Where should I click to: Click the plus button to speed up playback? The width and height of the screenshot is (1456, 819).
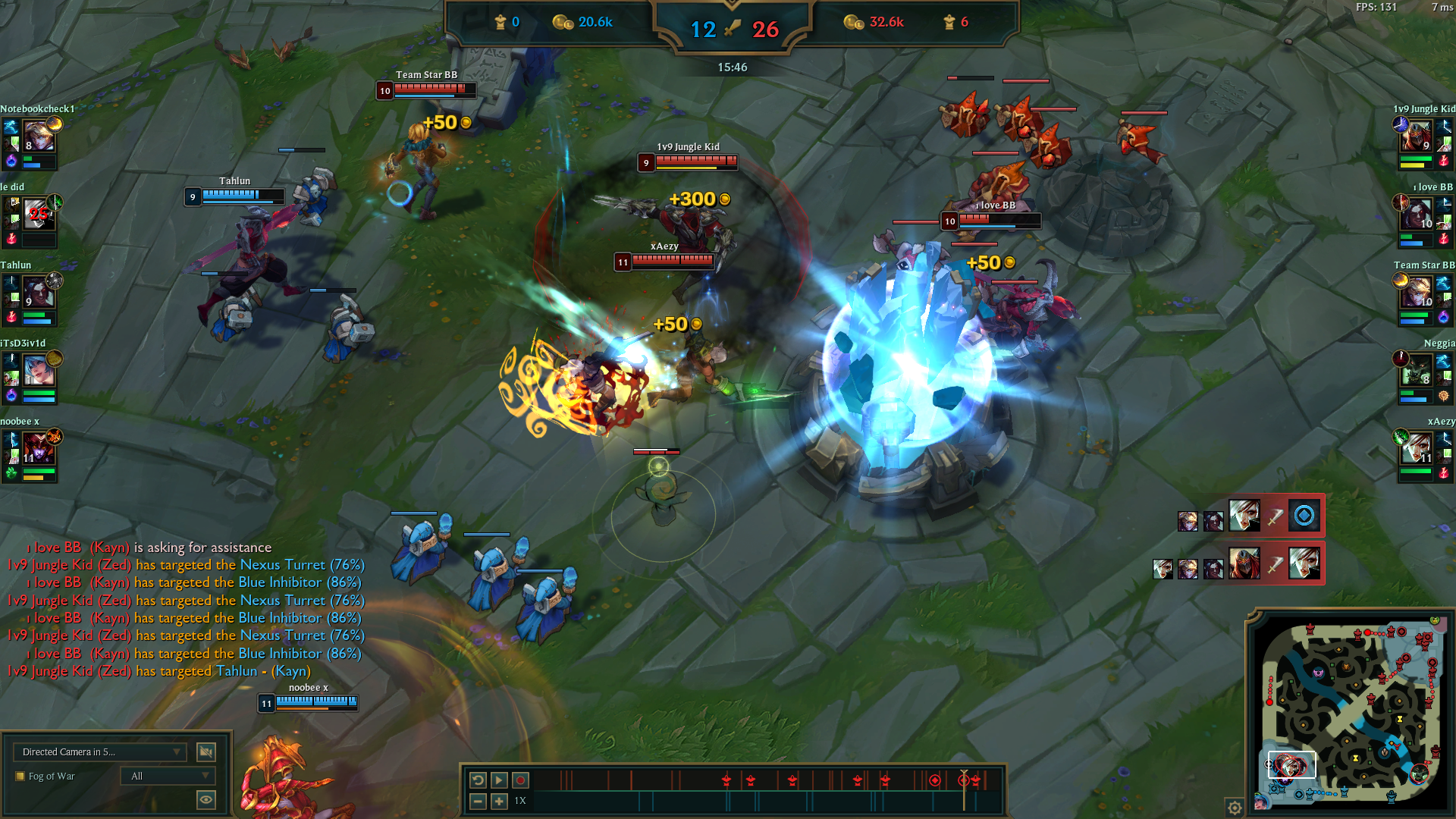[499, 800]
